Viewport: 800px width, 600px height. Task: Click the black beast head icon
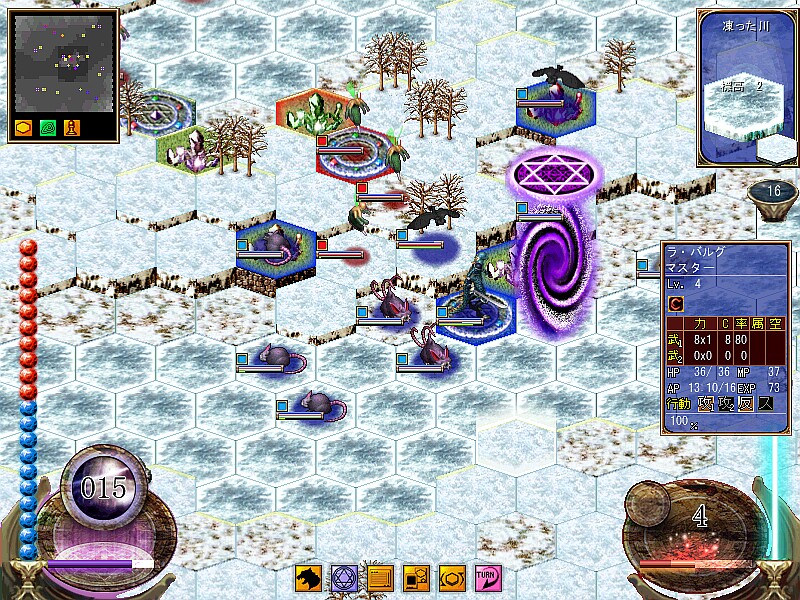[308, 578]
